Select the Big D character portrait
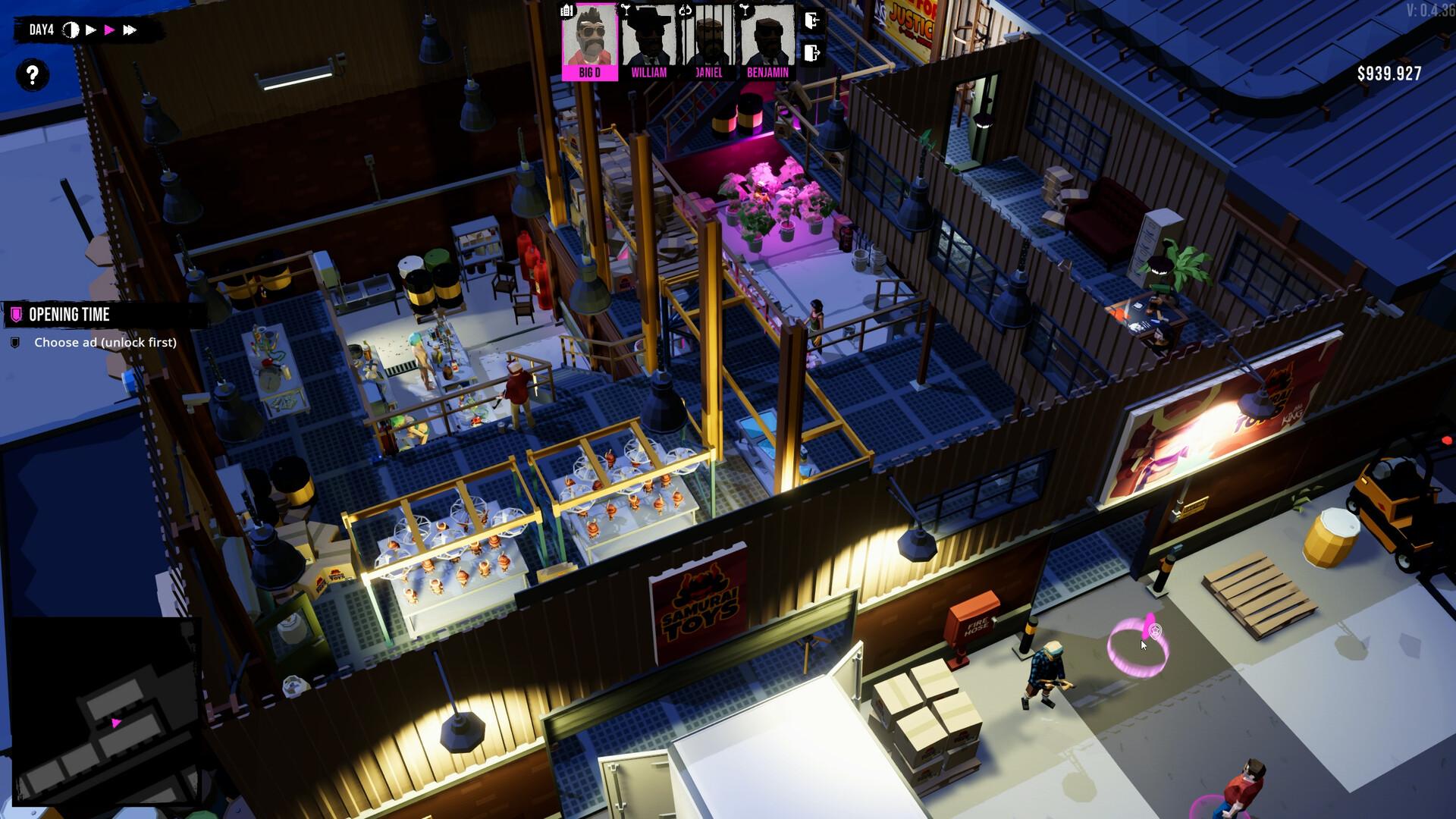 coord(589,40)
